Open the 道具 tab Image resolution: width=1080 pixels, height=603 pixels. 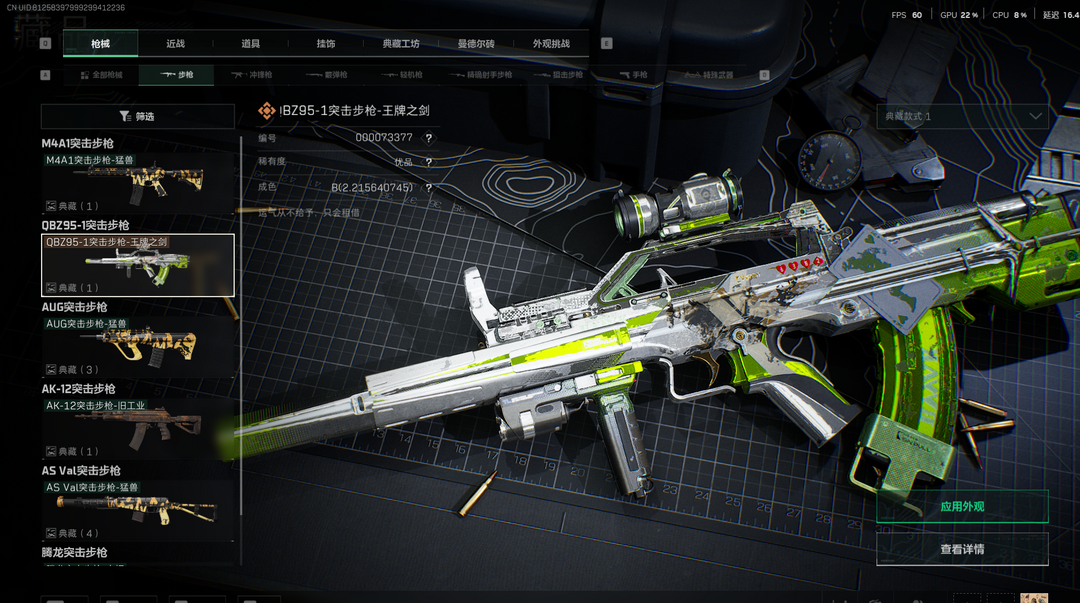coord(250,44)
